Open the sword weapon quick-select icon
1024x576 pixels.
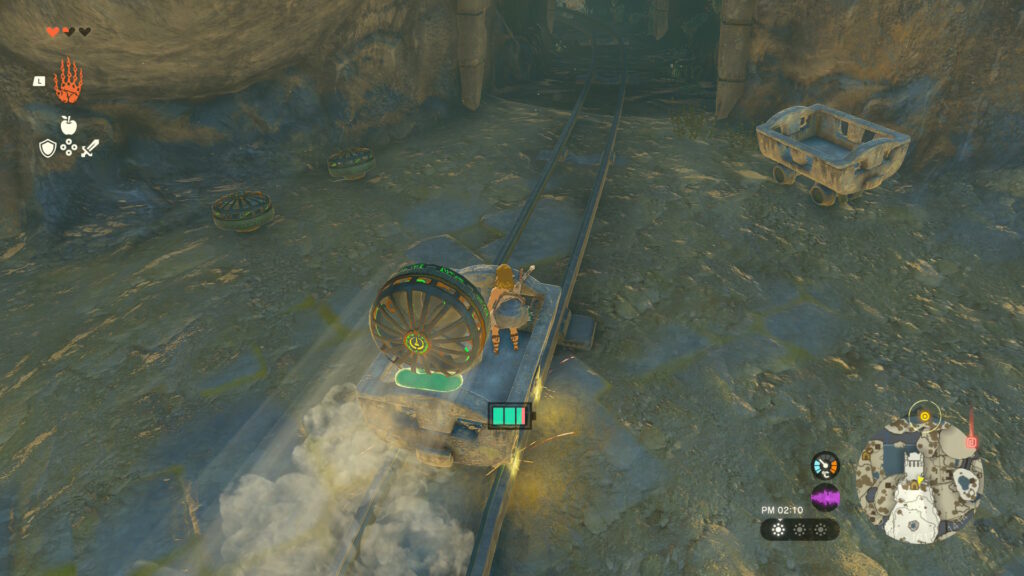click(89, 149)
